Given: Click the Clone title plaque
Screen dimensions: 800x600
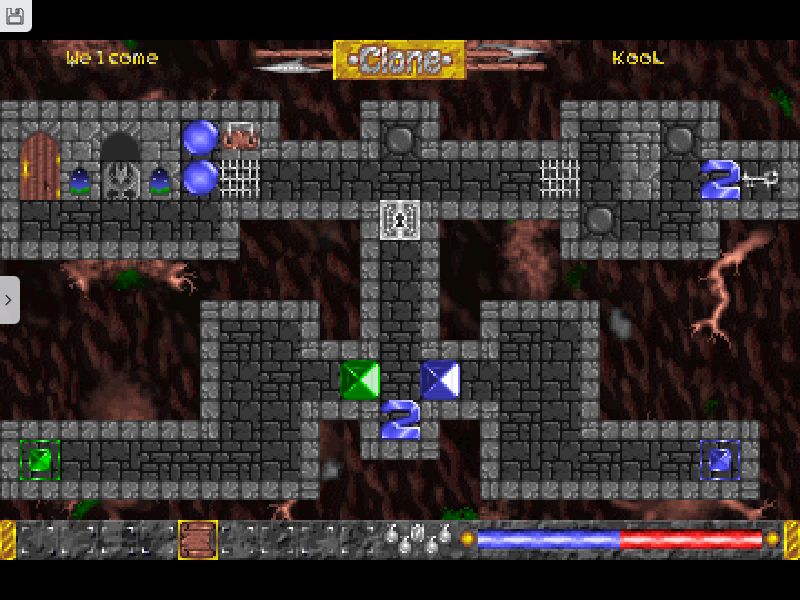Looking at the screenshot, I should [x=399, y=60].
